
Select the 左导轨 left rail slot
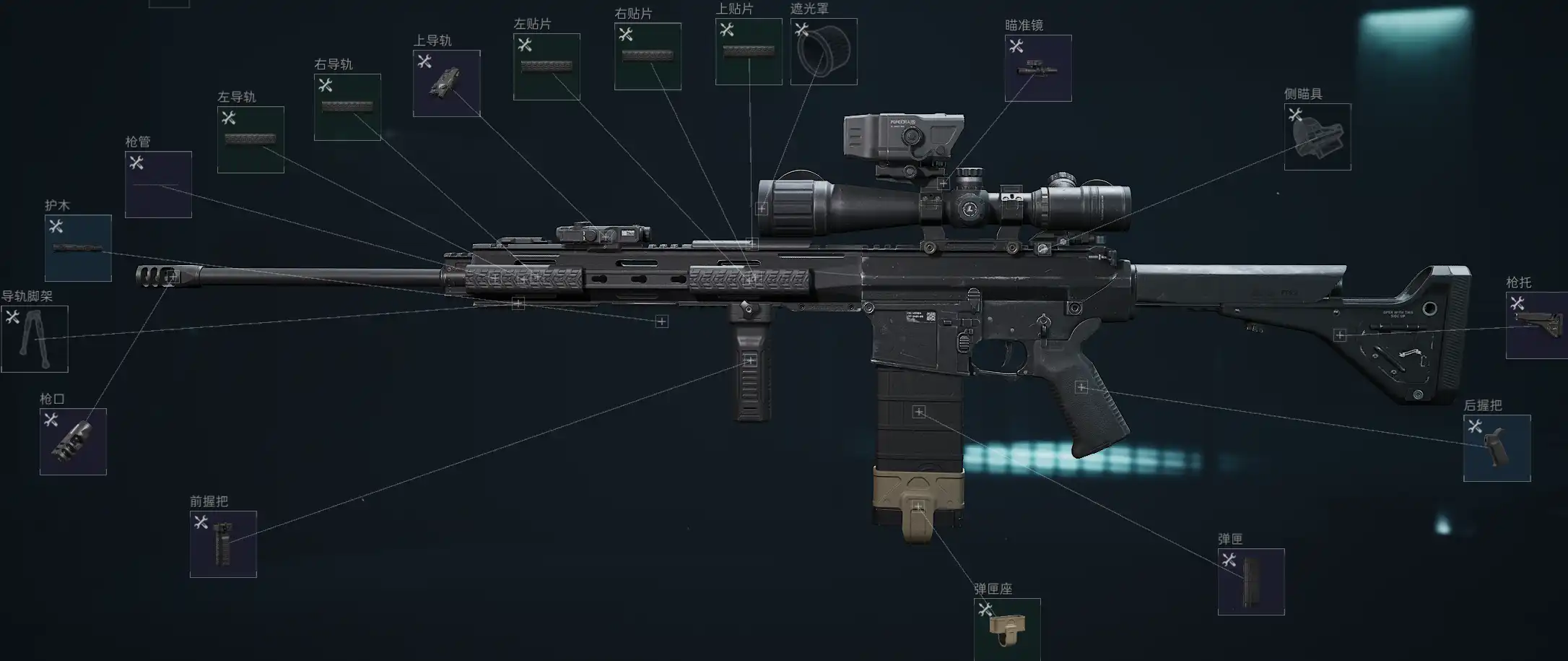pos(251,139)
